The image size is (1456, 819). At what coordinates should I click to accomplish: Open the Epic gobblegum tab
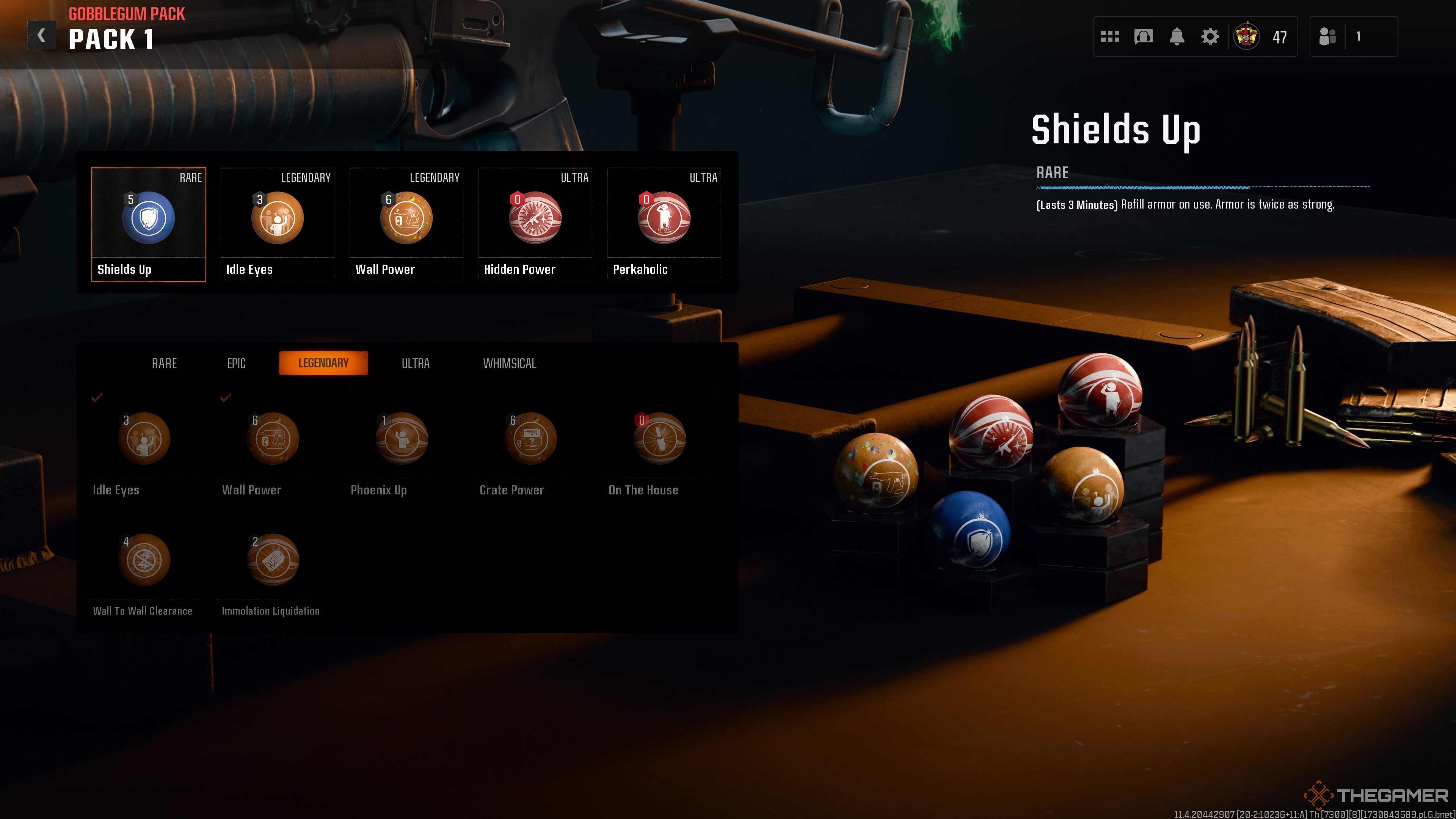pos(236,364)
